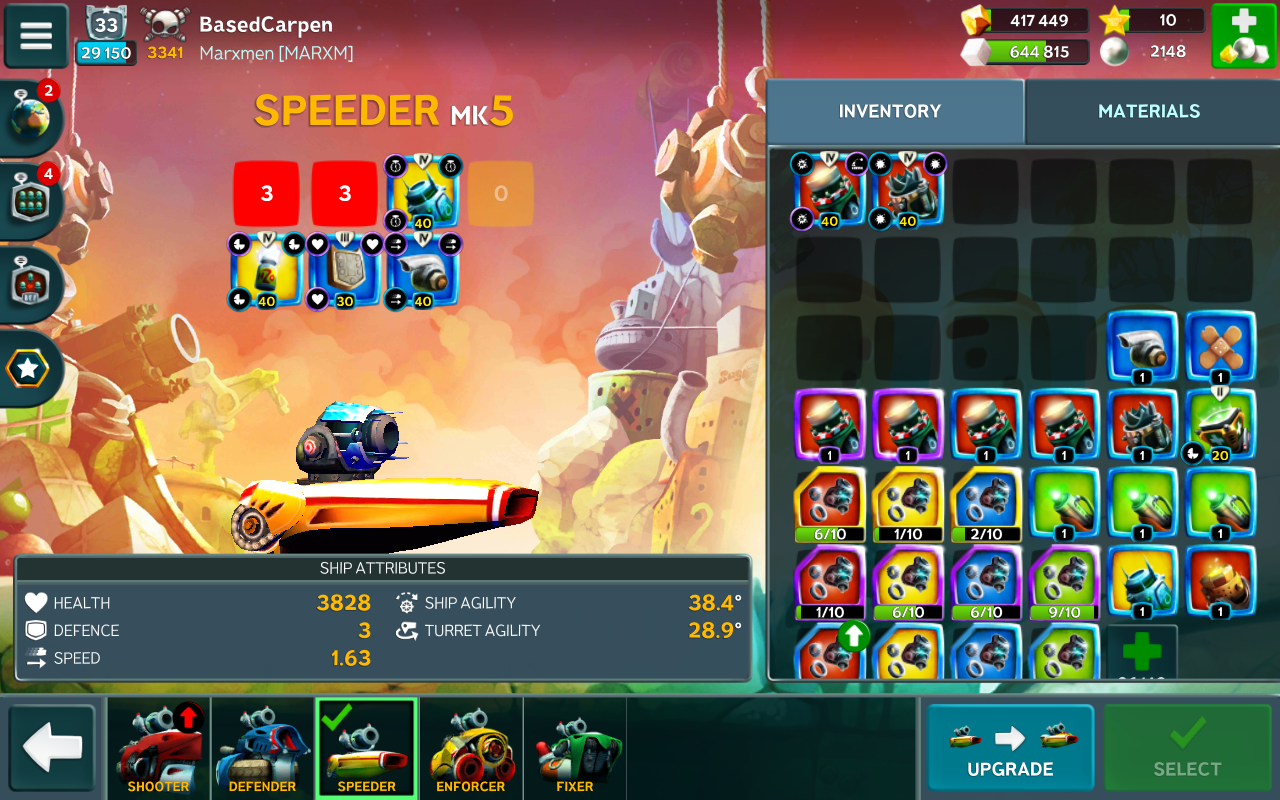Open the star badge side menu
Screen dimensions: 1280x800
coord(28,369)
